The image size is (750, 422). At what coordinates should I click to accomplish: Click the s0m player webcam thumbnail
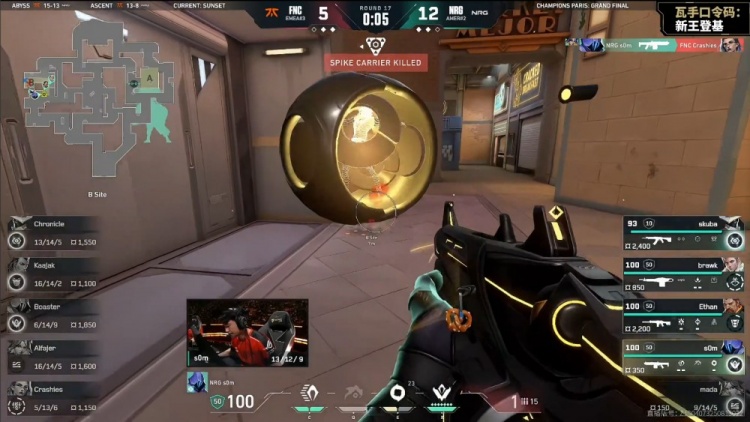[247, 333]
